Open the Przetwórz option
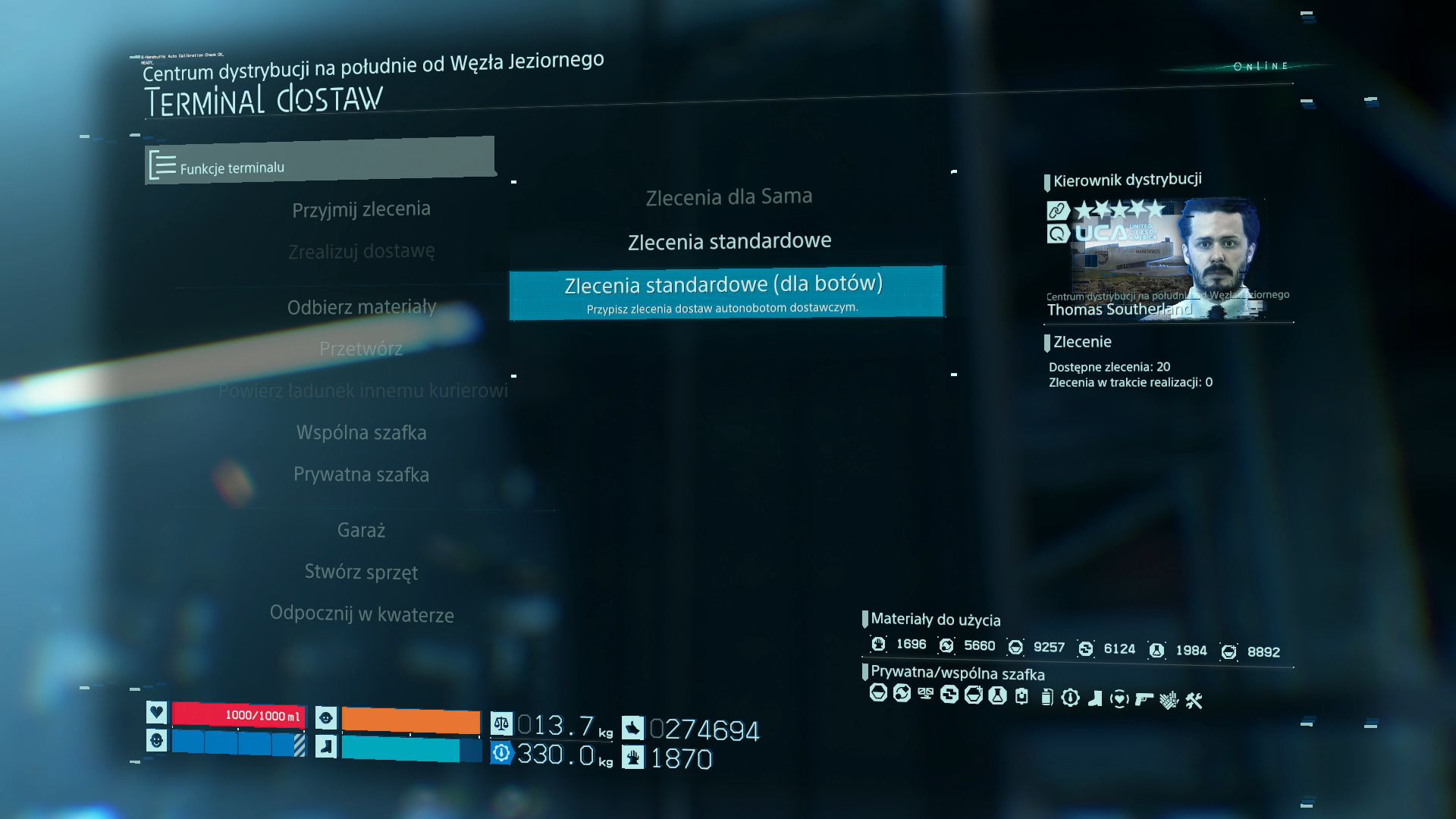Screen dimensions: 1456x819 pos(361,349)
